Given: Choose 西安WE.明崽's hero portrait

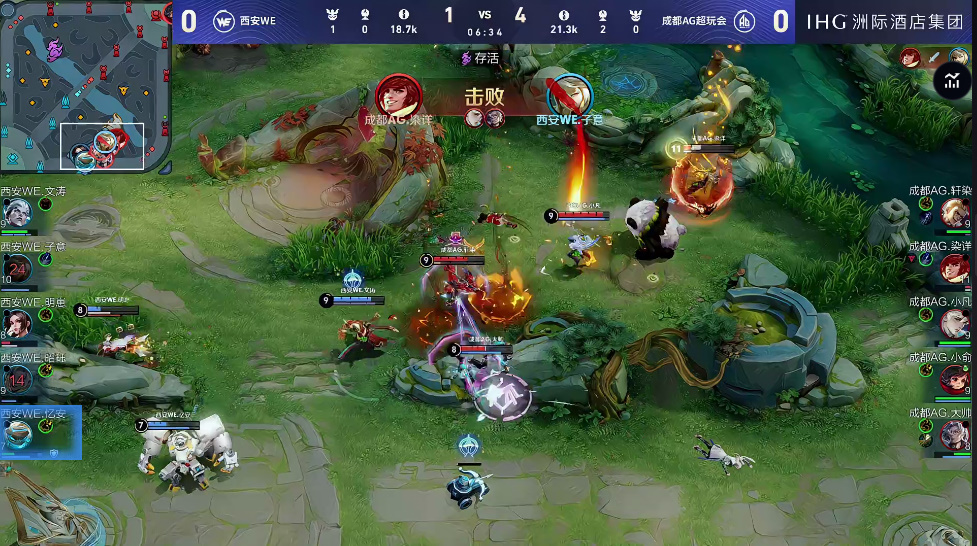Looking at the screenshot, I should [17, 323].
